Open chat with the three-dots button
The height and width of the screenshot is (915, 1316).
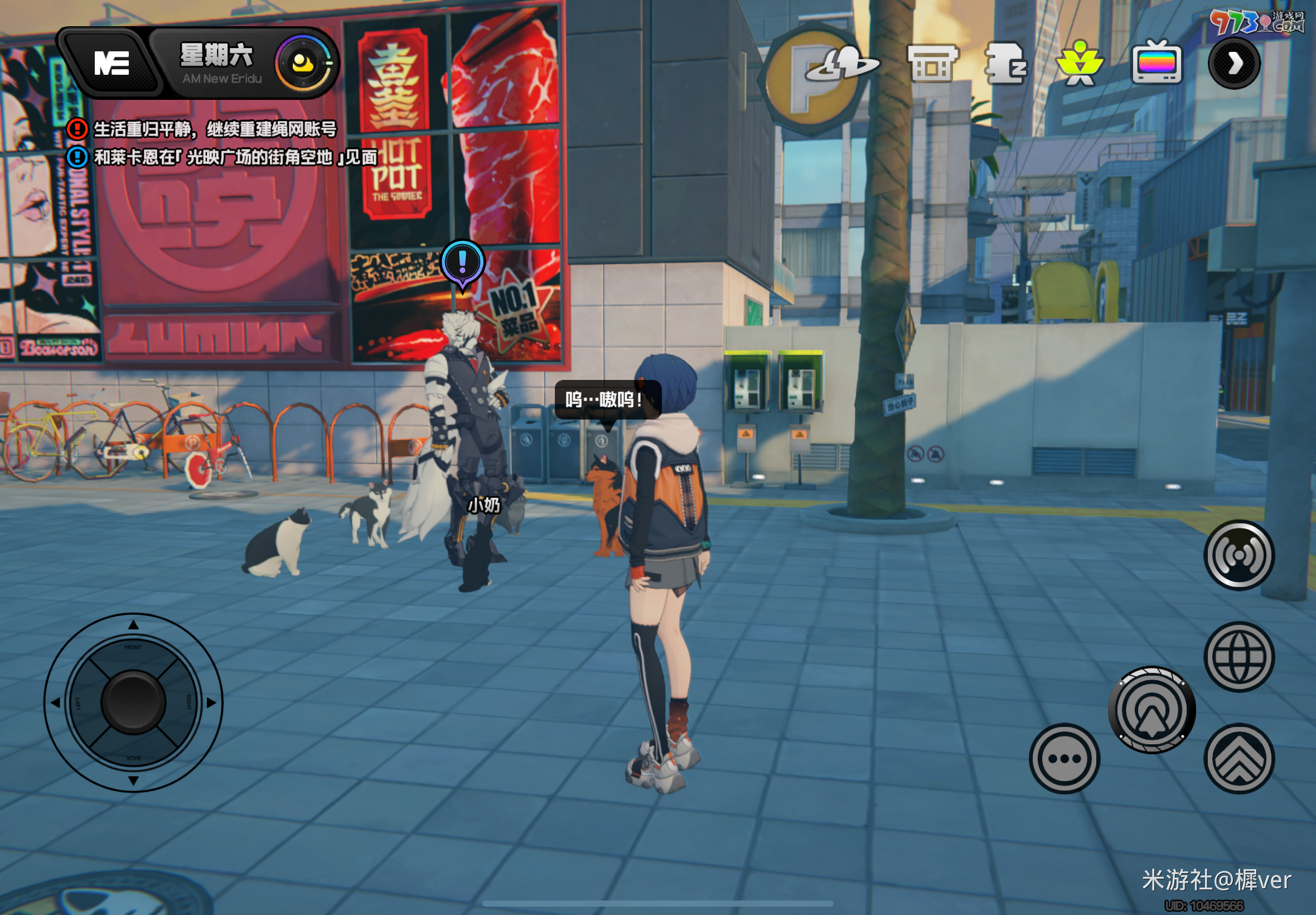pyautogui.click(x=1064, y=758)
